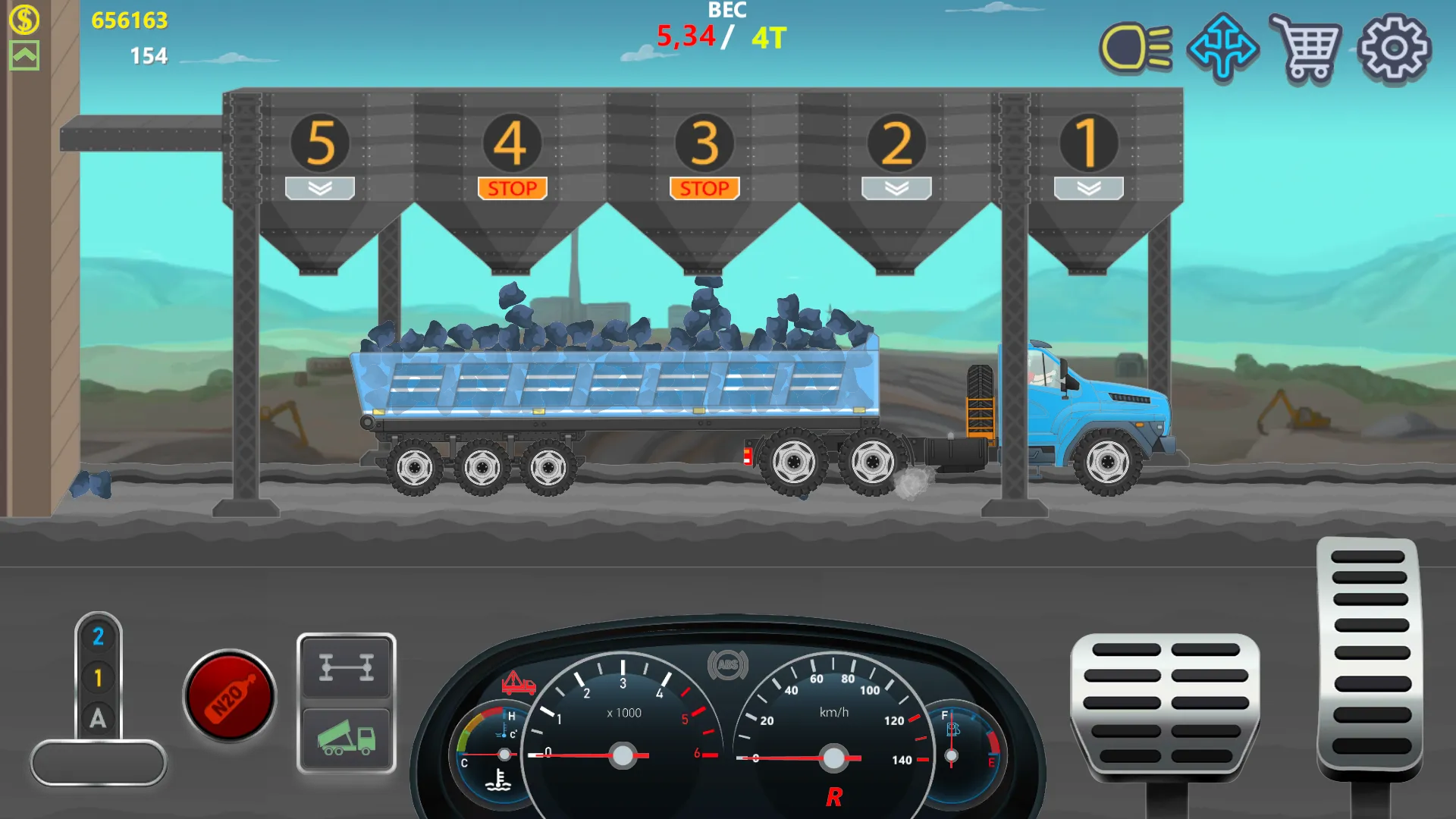This screenshot has height=819, width=1456.
Task: Click the double chevron under silo 5
Action: [x=319, y=187]
